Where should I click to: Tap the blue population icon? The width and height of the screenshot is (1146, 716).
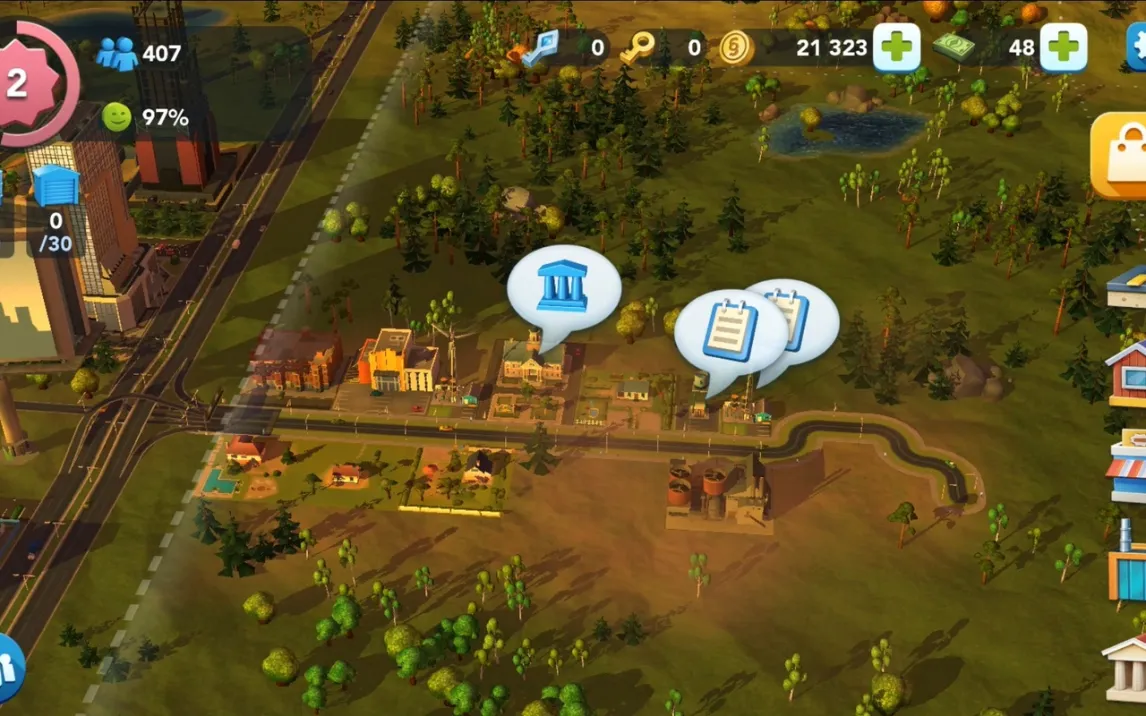117,54
